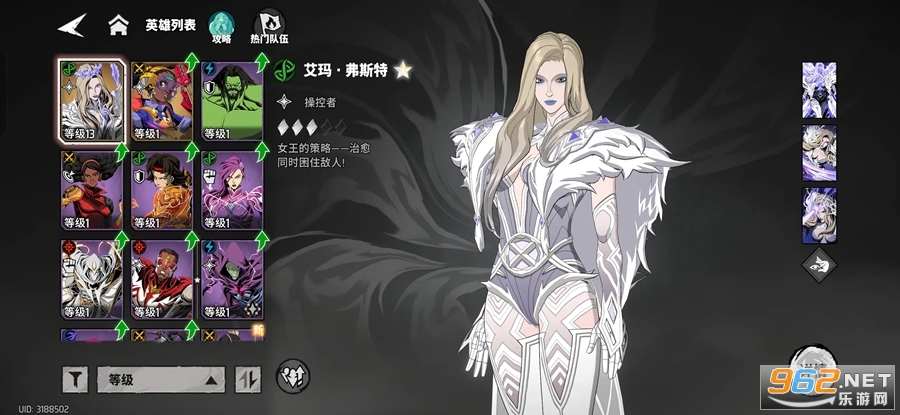Image resolution: width=900 pixels, height=415 pixels.
Task: Open the home screen via house icon
Action: [x=119, y=25]
